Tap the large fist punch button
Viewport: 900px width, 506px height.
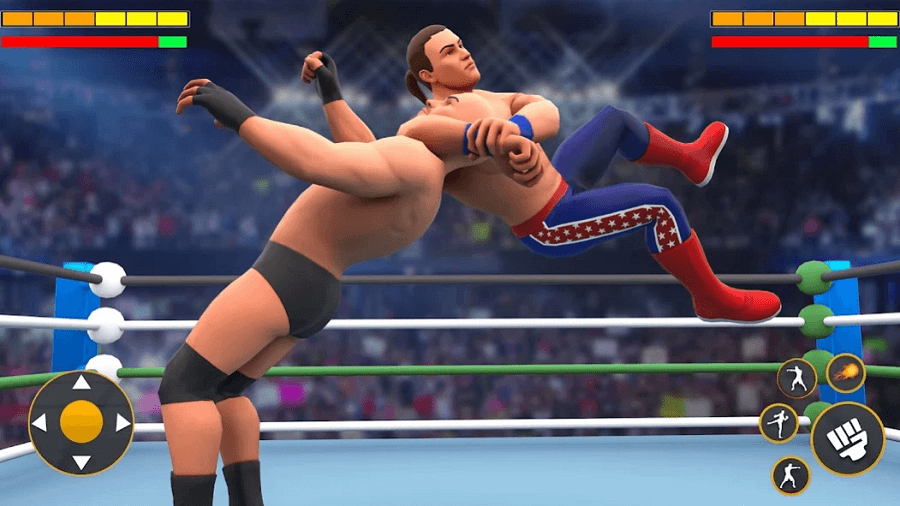point(847,438)
